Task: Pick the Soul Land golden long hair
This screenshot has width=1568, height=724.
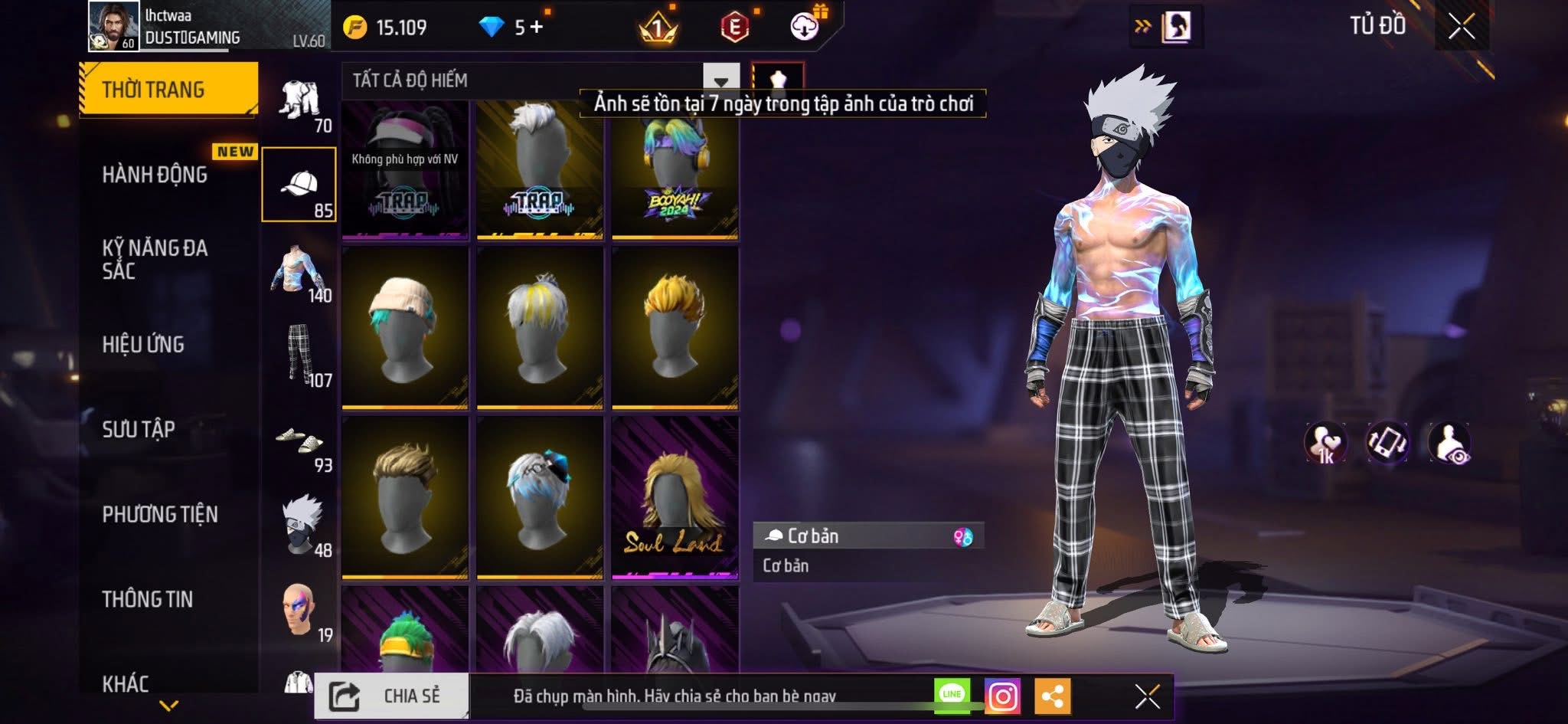Action: point(675,497)
